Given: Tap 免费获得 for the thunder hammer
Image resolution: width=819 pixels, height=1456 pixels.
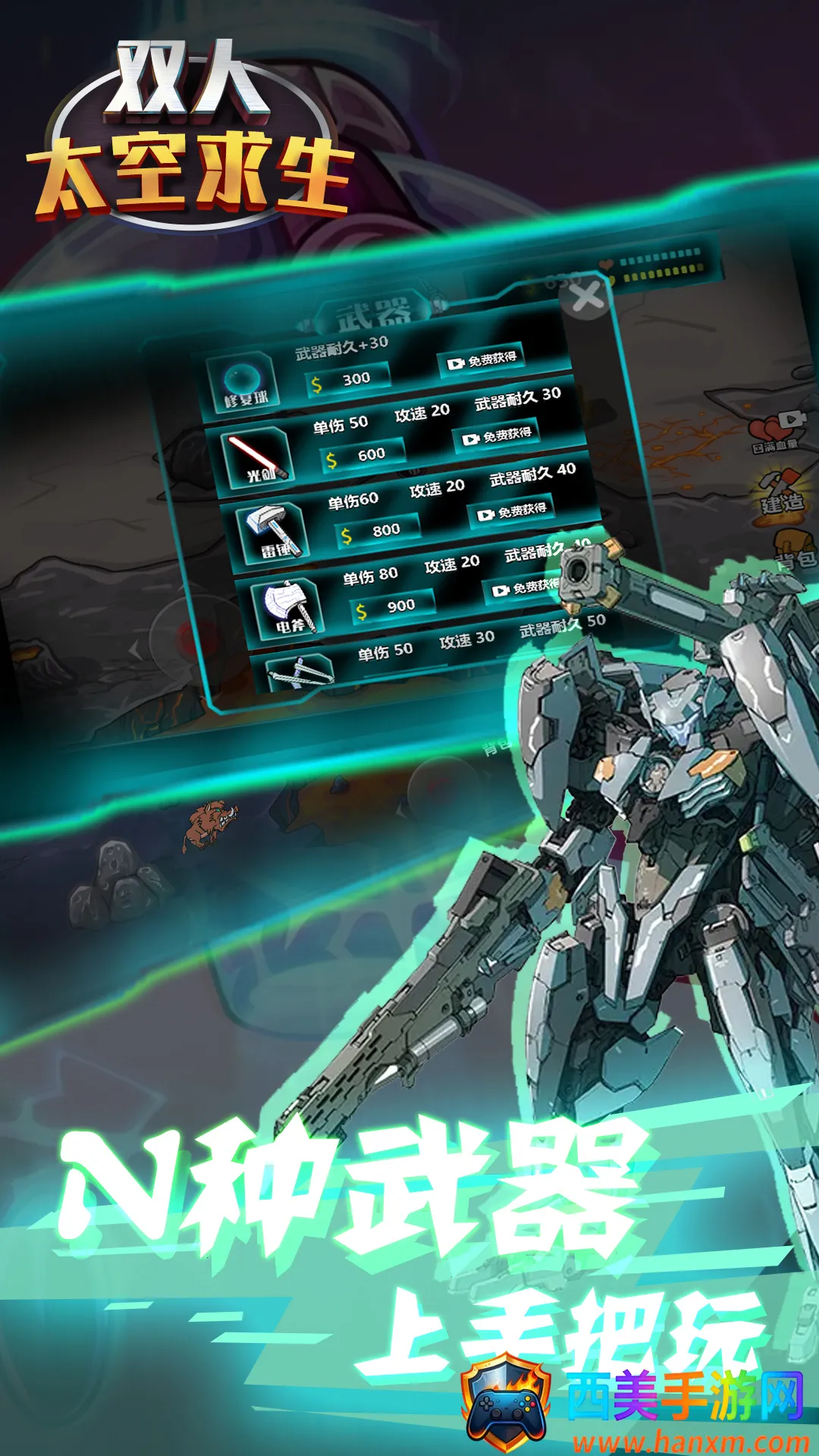Looking at the screenshot, I should [513, 512].
